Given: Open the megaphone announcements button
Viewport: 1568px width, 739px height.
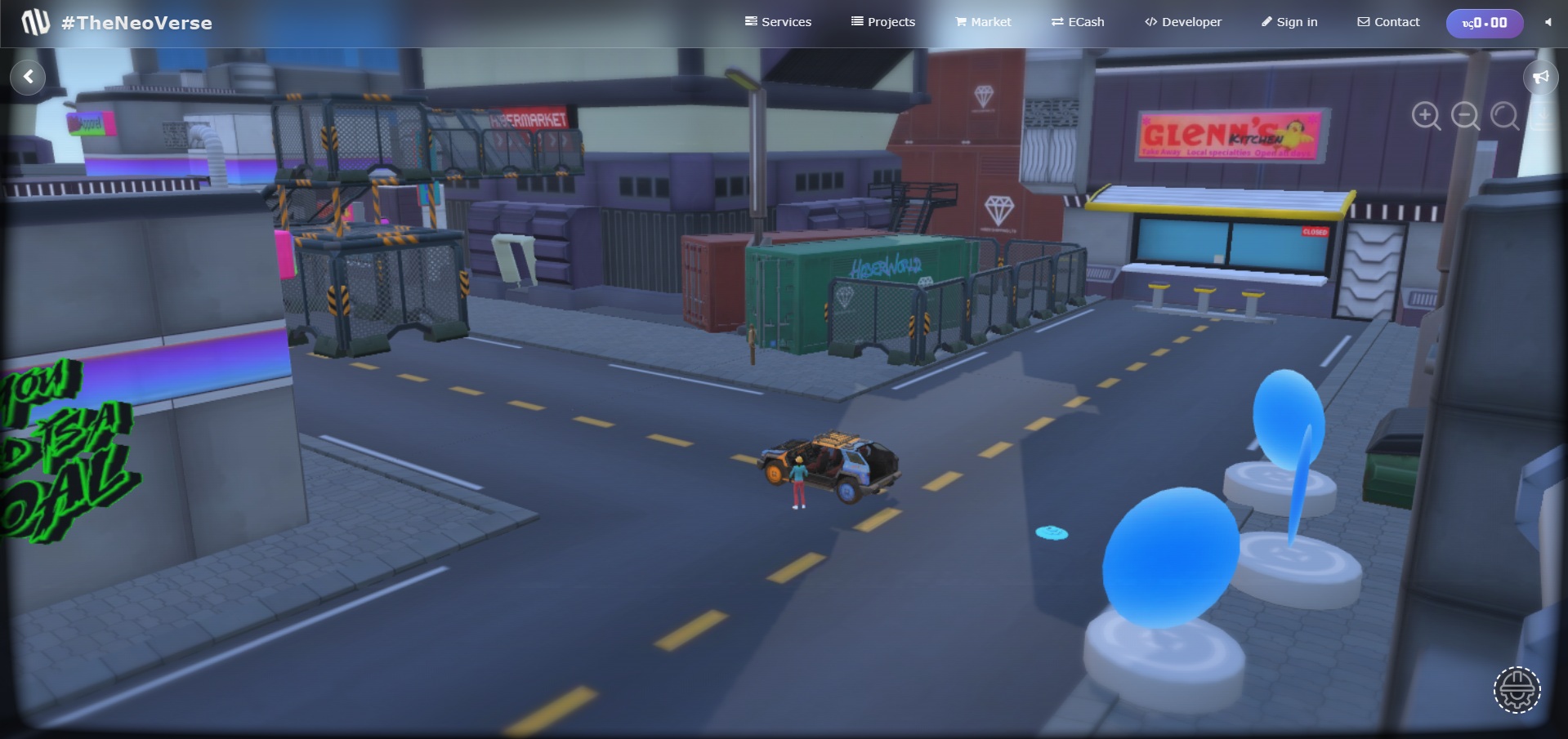Looking at the screenshot, I should (x=1540, y=78).
